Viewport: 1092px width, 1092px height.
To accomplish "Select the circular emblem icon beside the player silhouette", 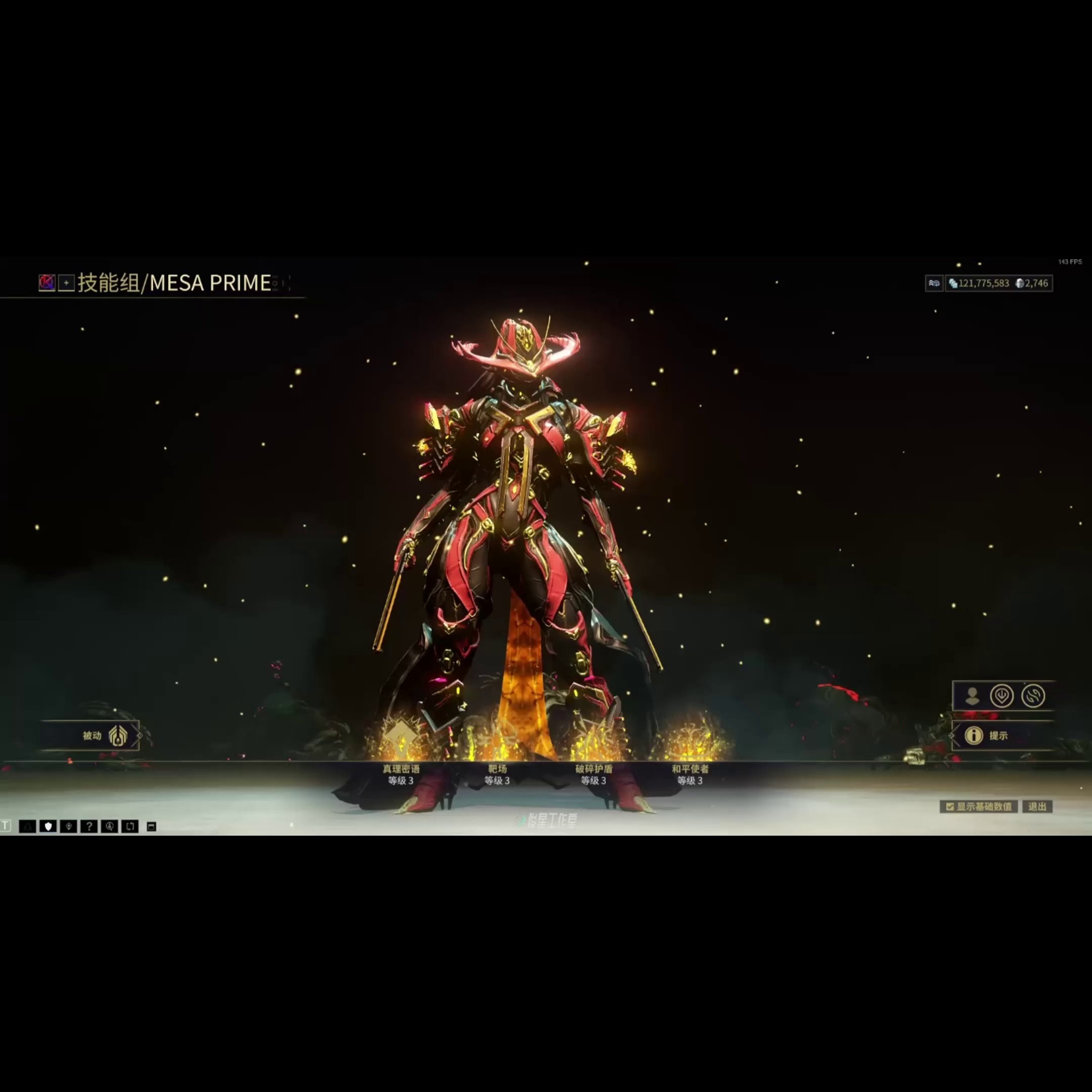I will click(x=1003, y=696).
